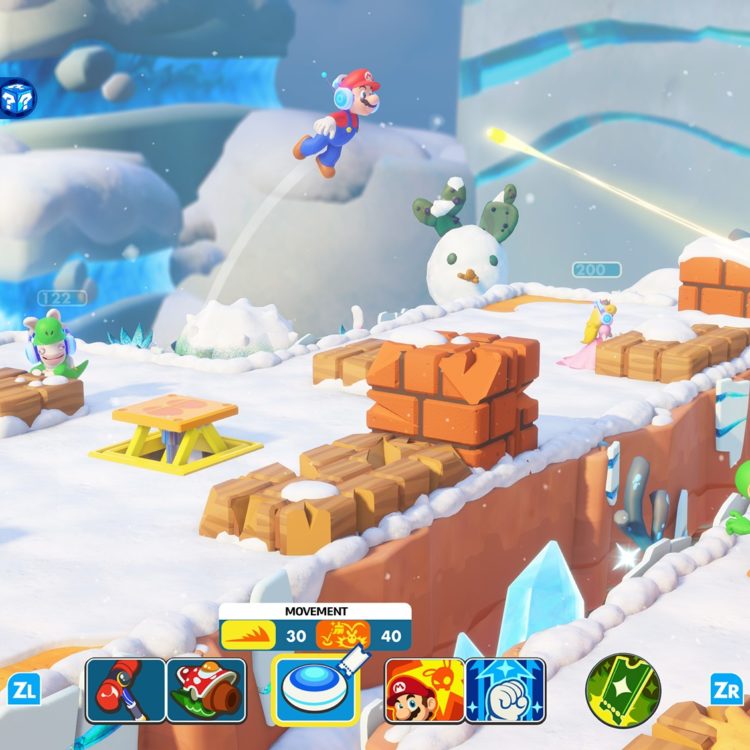Viewport: 750px width, 750px height.
Task: Select the red hammer weapon icon
Action: pos(125,690)
